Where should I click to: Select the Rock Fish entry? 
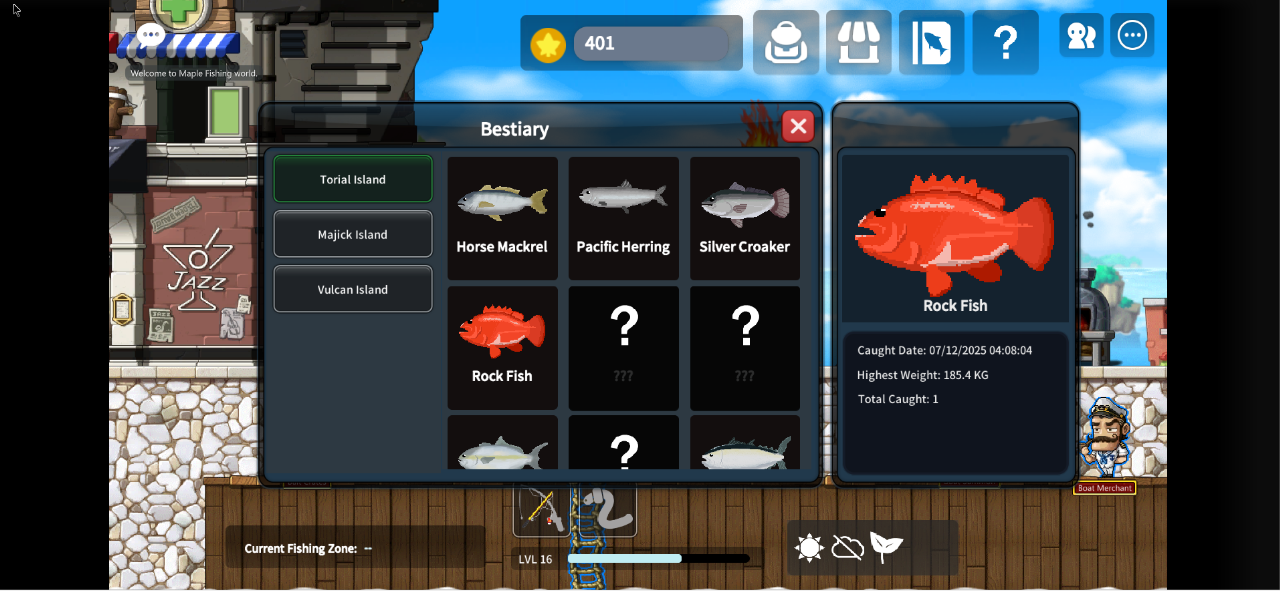502,347
